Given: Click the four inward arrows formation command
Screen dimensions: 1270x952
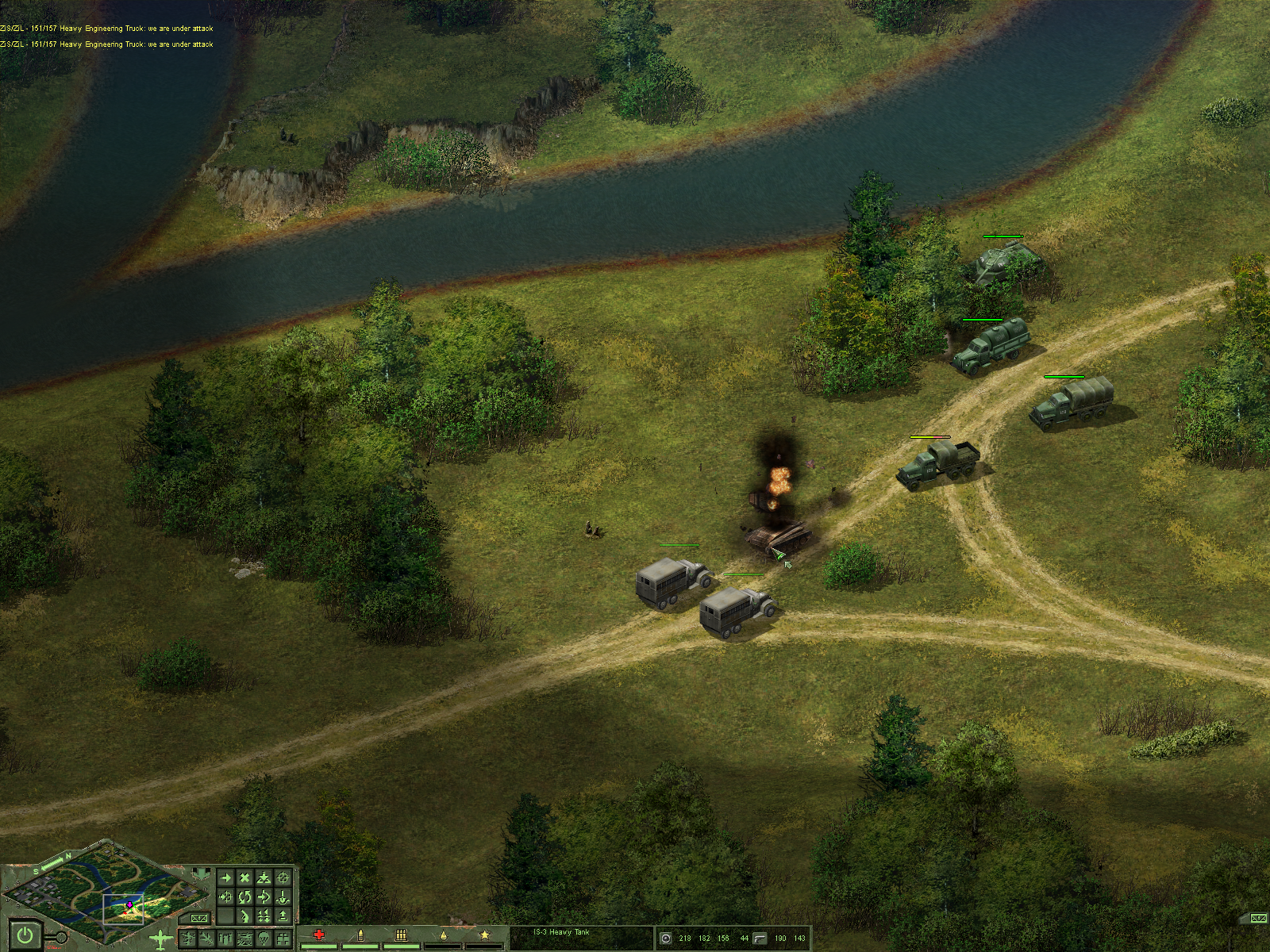Looking at the screenshot, I should tap(264, 916).
